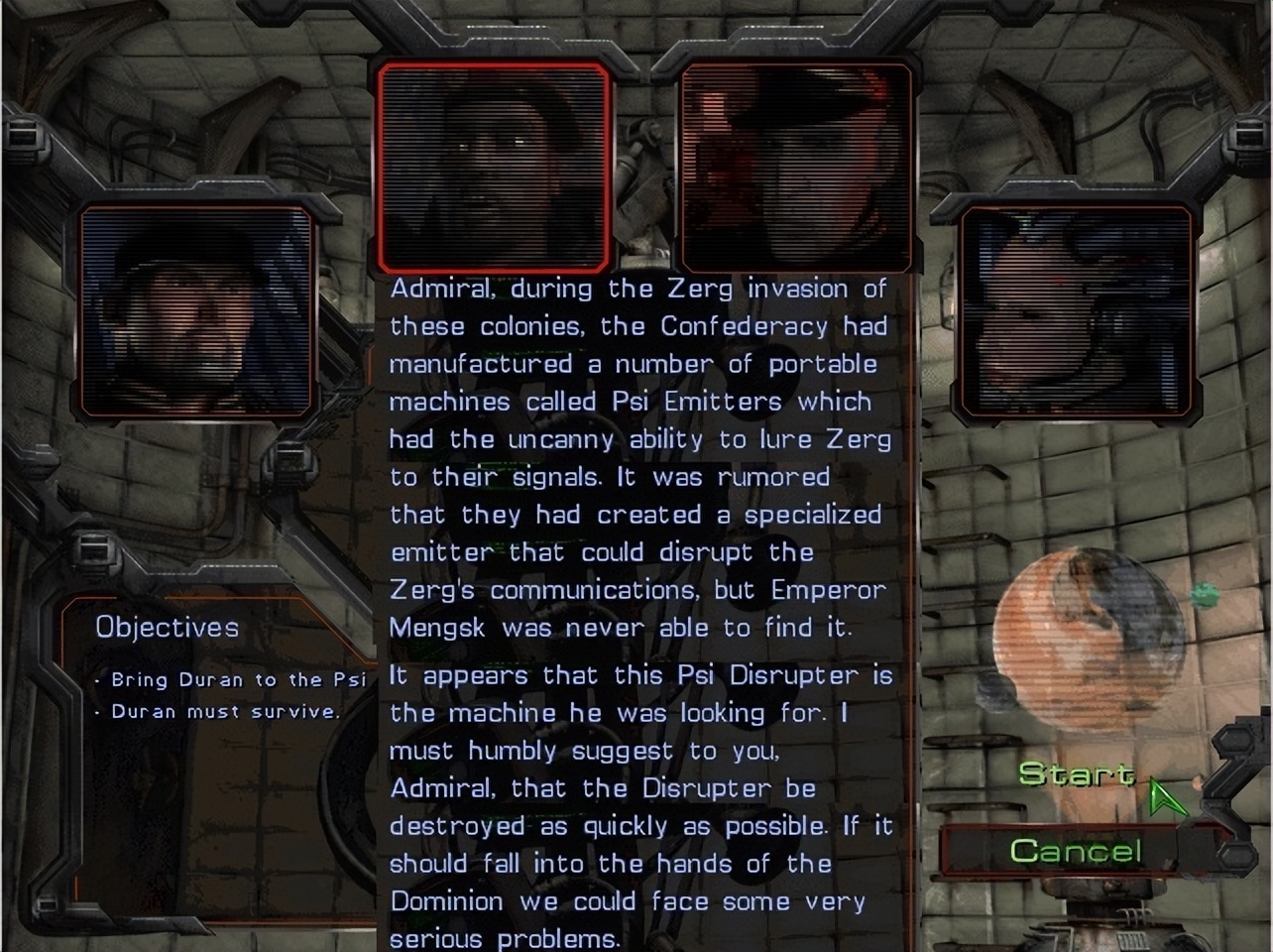Screen dimensions: 1273x952
Task: Select the 'Duran must survive' objective
Action: click(x=228, y=711)
